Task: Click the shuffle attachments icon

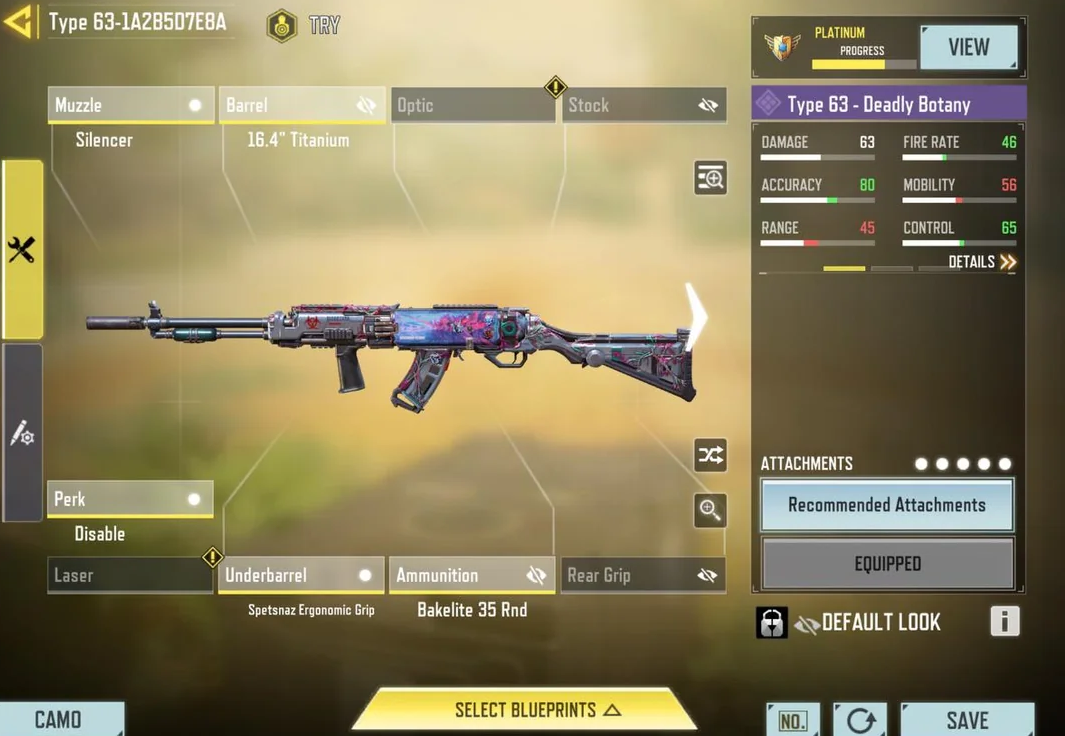Action: (x=710, y=456)
